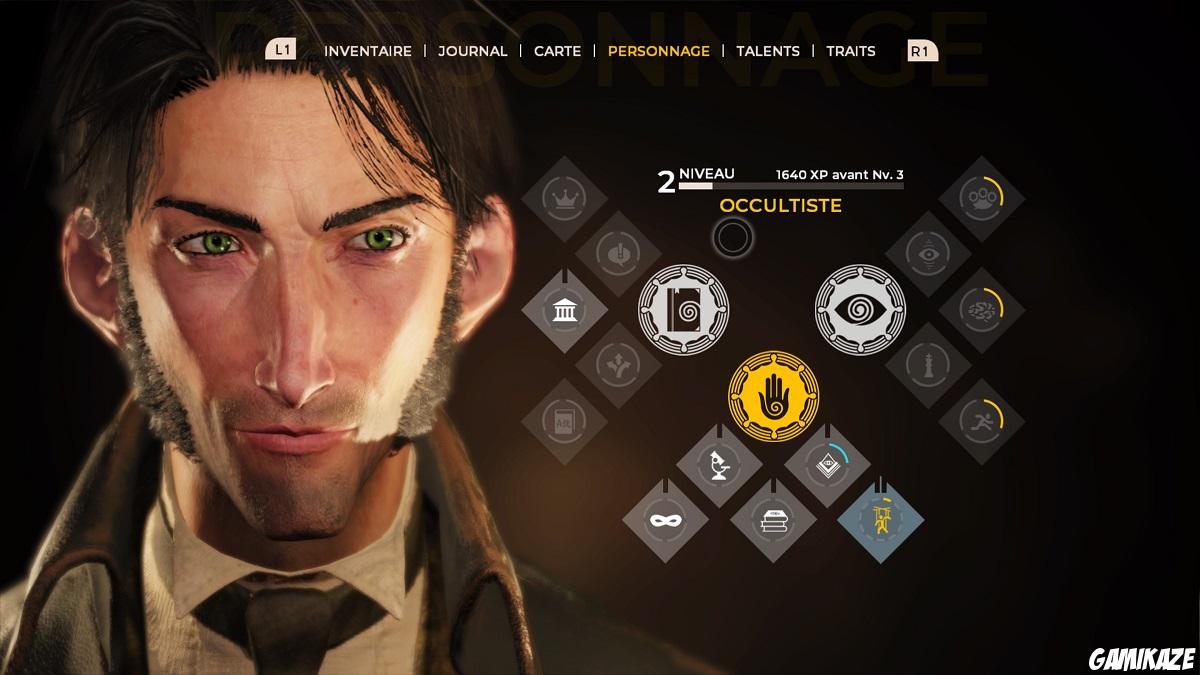Pick the stacked books skill diamond
Image resolution: width=1200 pixels, height=675 pixels.
click(773, 520)
